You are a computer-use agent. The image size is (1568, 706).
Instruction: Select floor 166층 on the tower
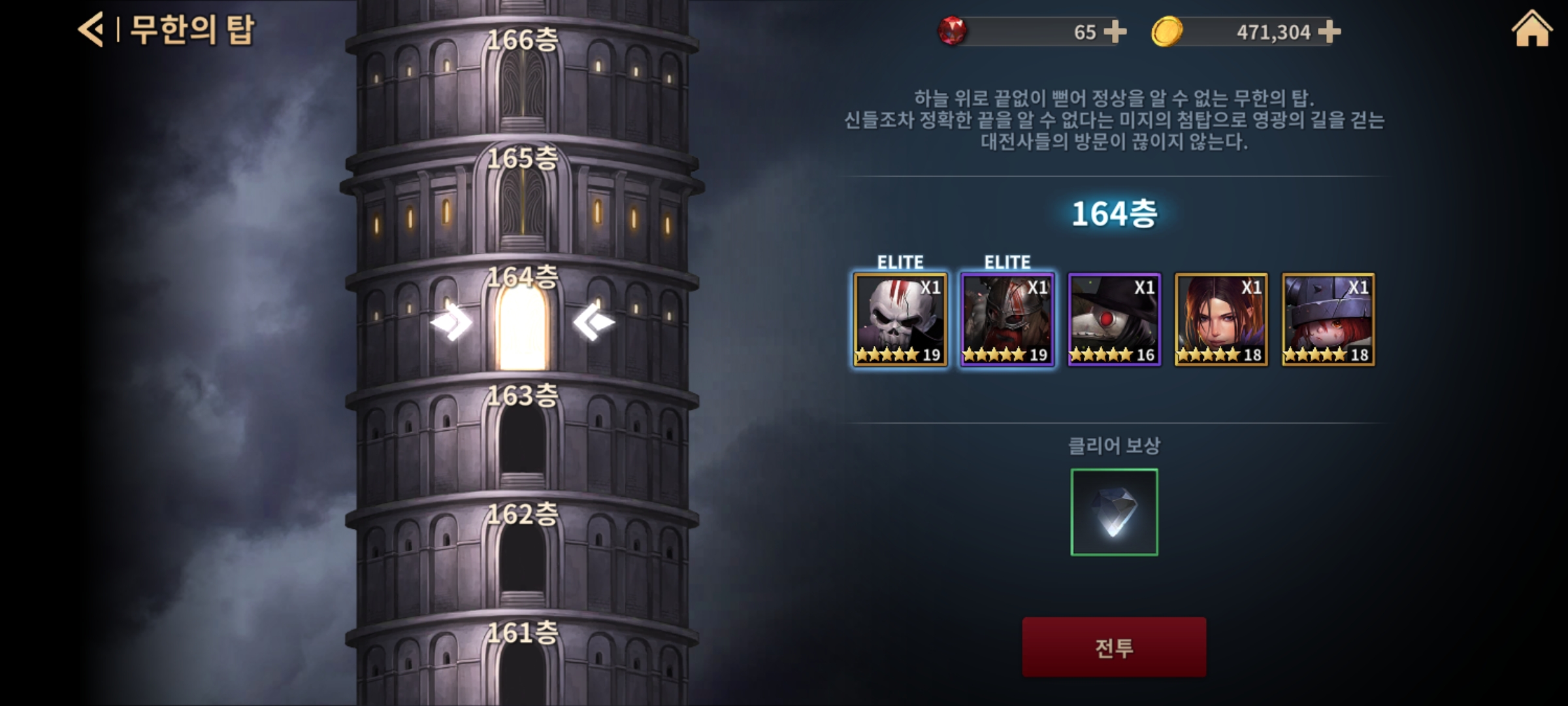[x=522, y=85]
